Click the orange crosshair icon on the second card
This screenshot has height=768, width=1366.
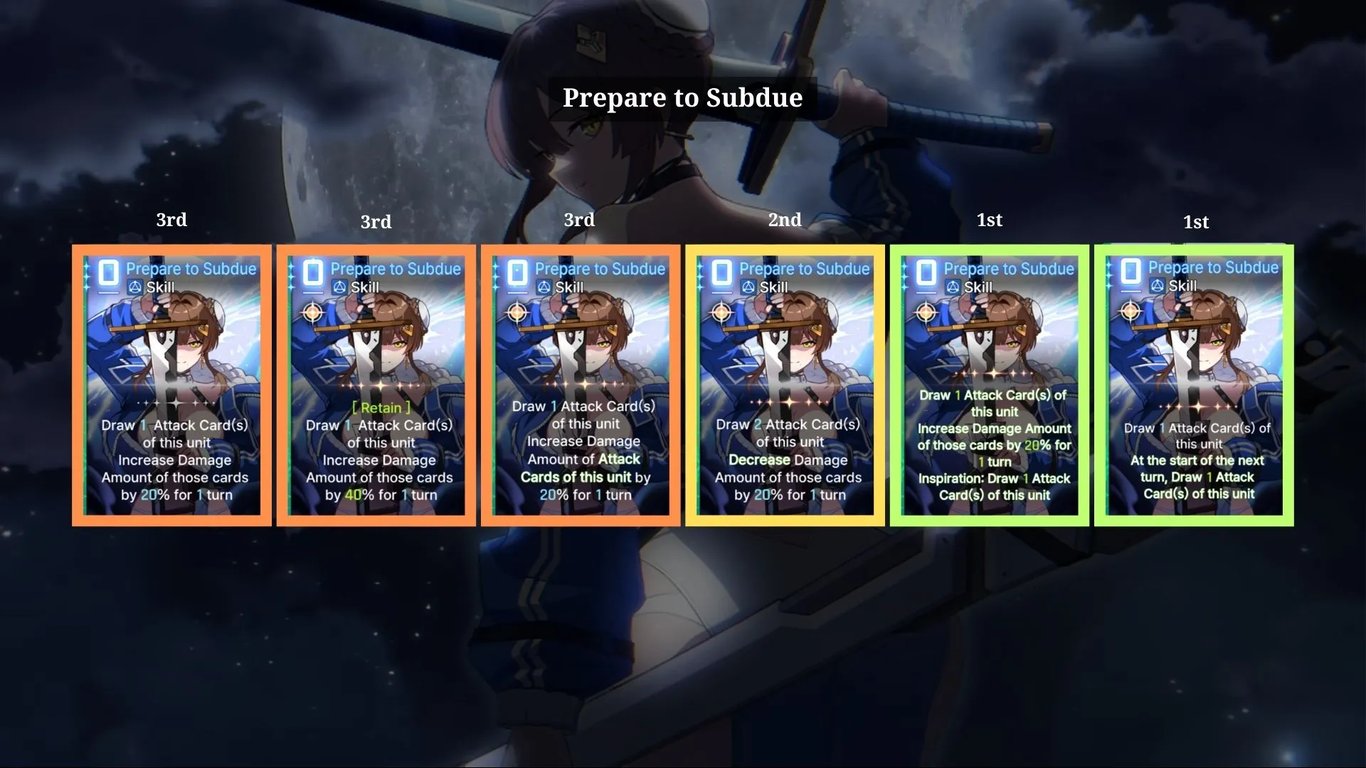(x=313, y=311)
